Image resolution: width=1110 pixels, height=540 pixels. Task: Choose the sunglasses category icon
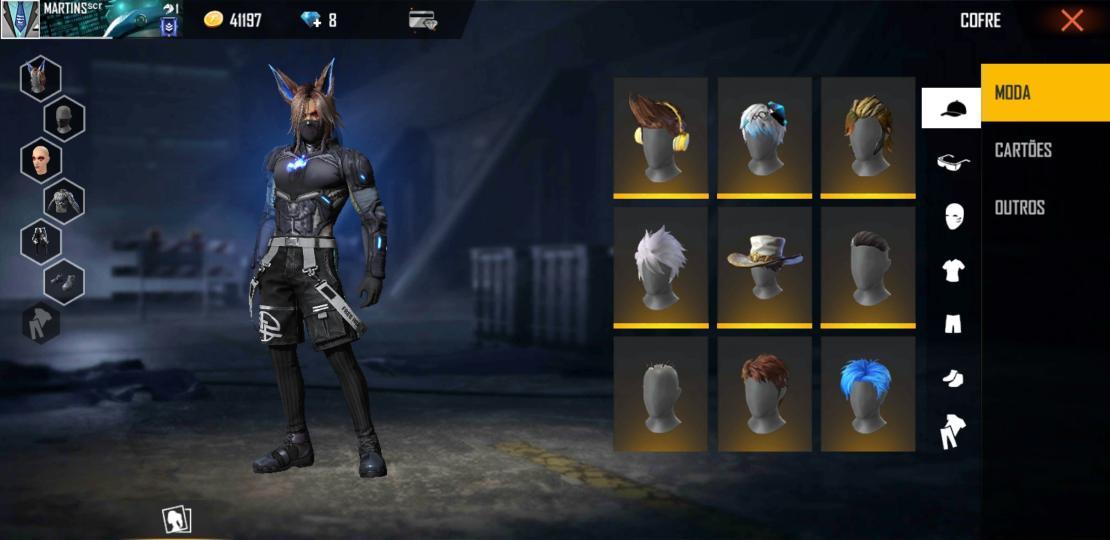pos(952,161)
